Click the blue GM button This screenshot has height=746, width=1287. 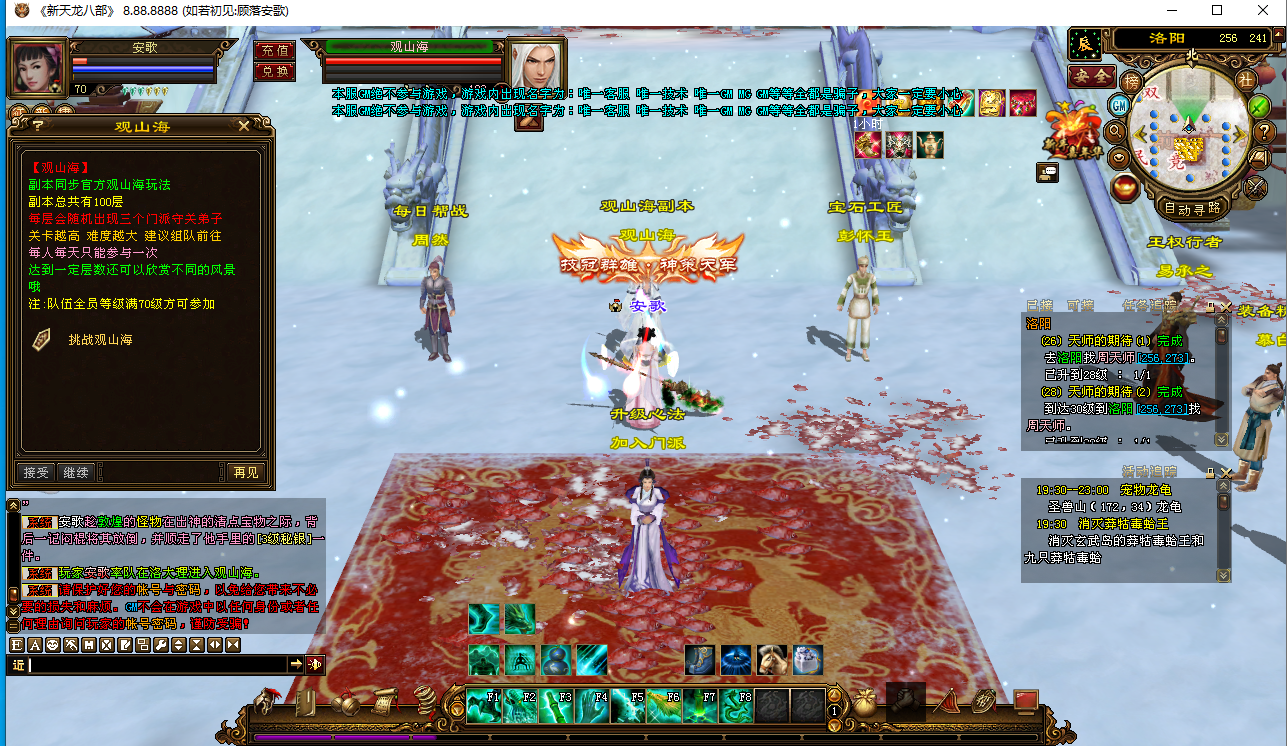(x=1119, y=106)
